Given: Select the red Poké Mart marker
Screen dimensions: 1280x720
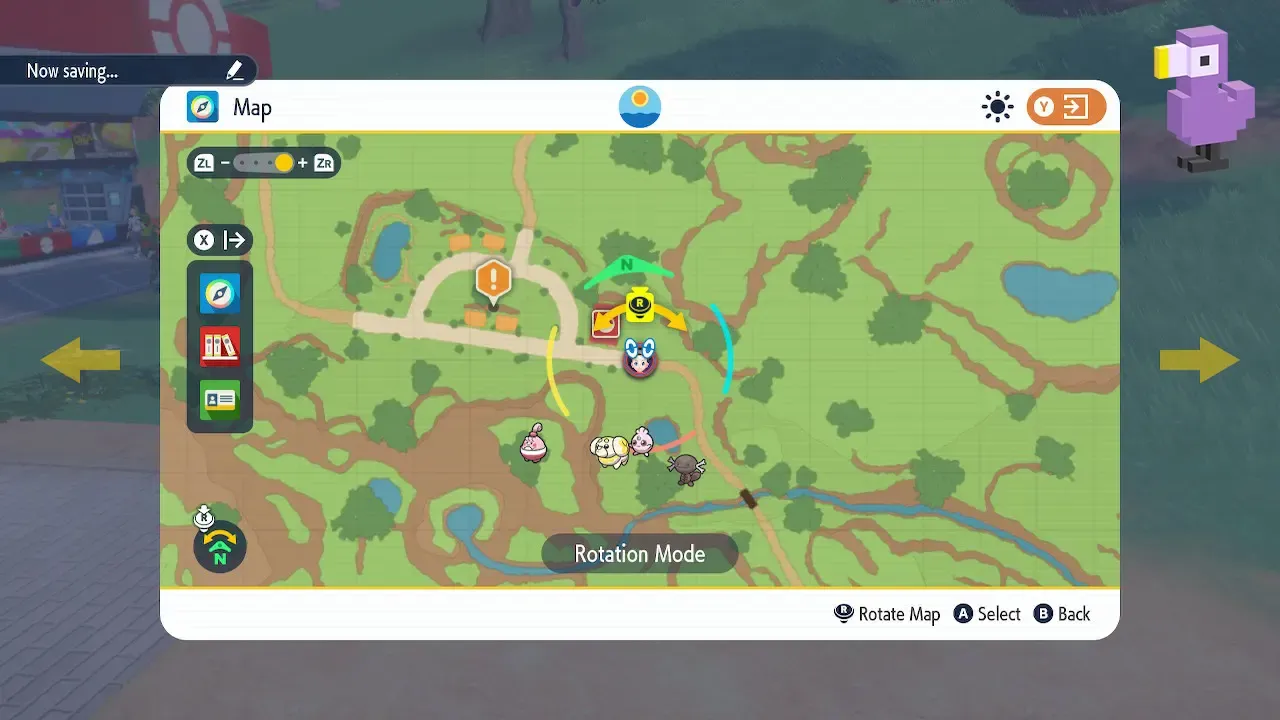Looking at the screenshot, I should (604, 322).
